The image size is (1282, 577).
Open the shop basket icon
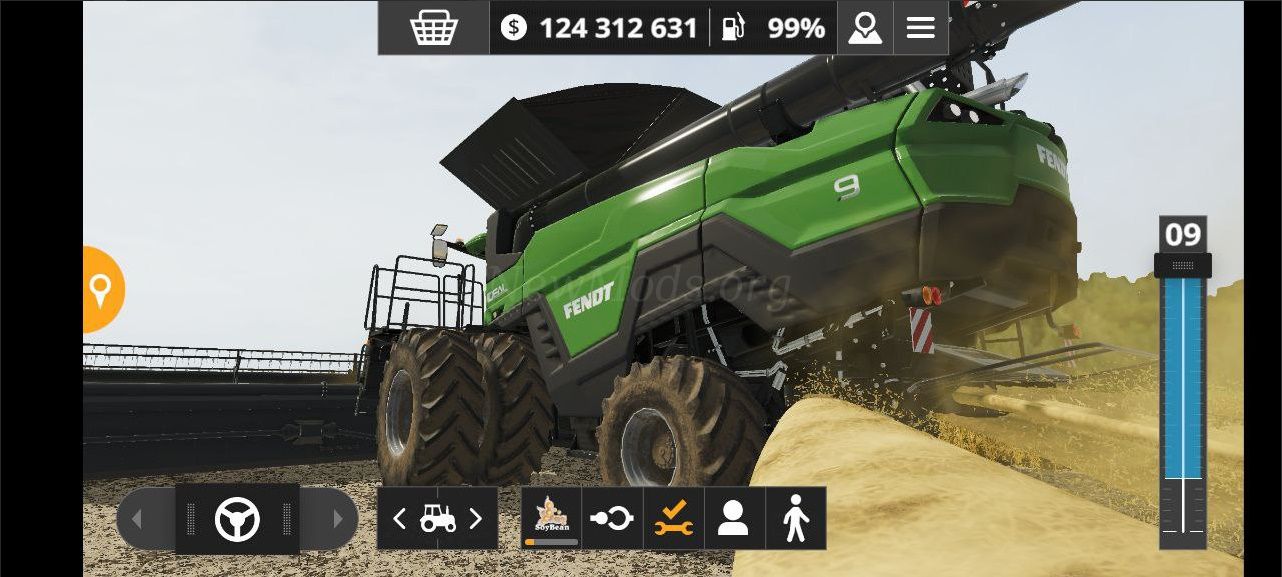[433, 28]
